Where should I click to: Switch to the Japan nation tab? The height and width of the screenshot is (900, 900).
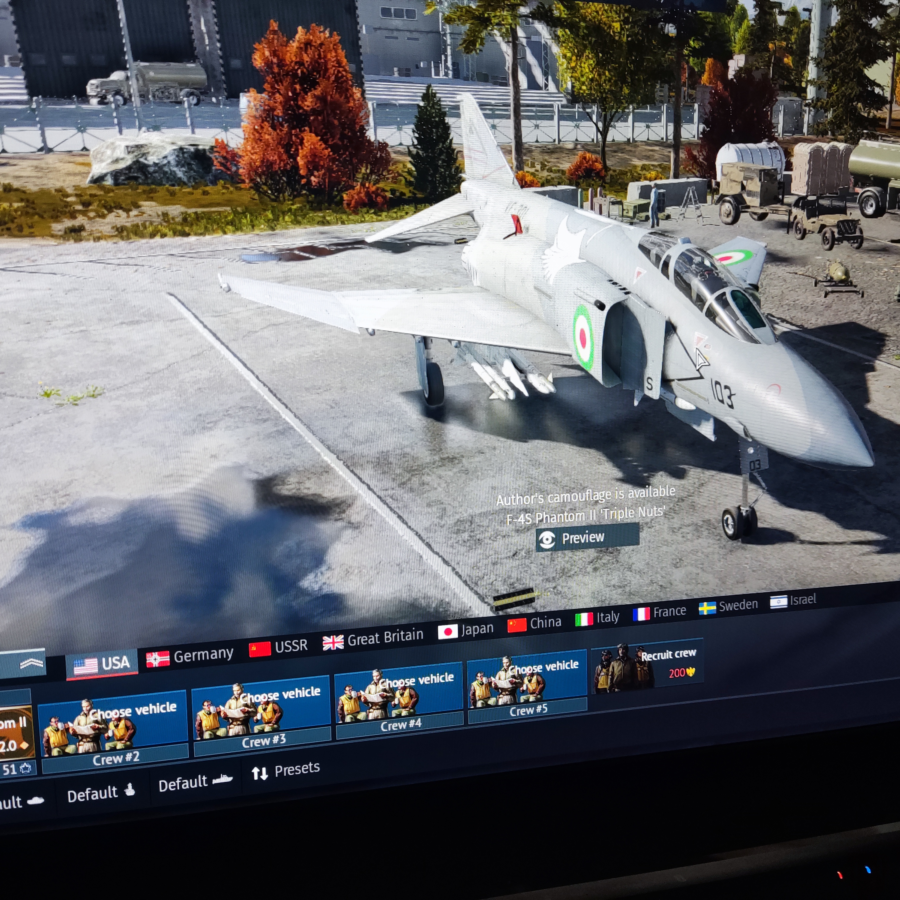pyautogui.click(x=466, y=630)
